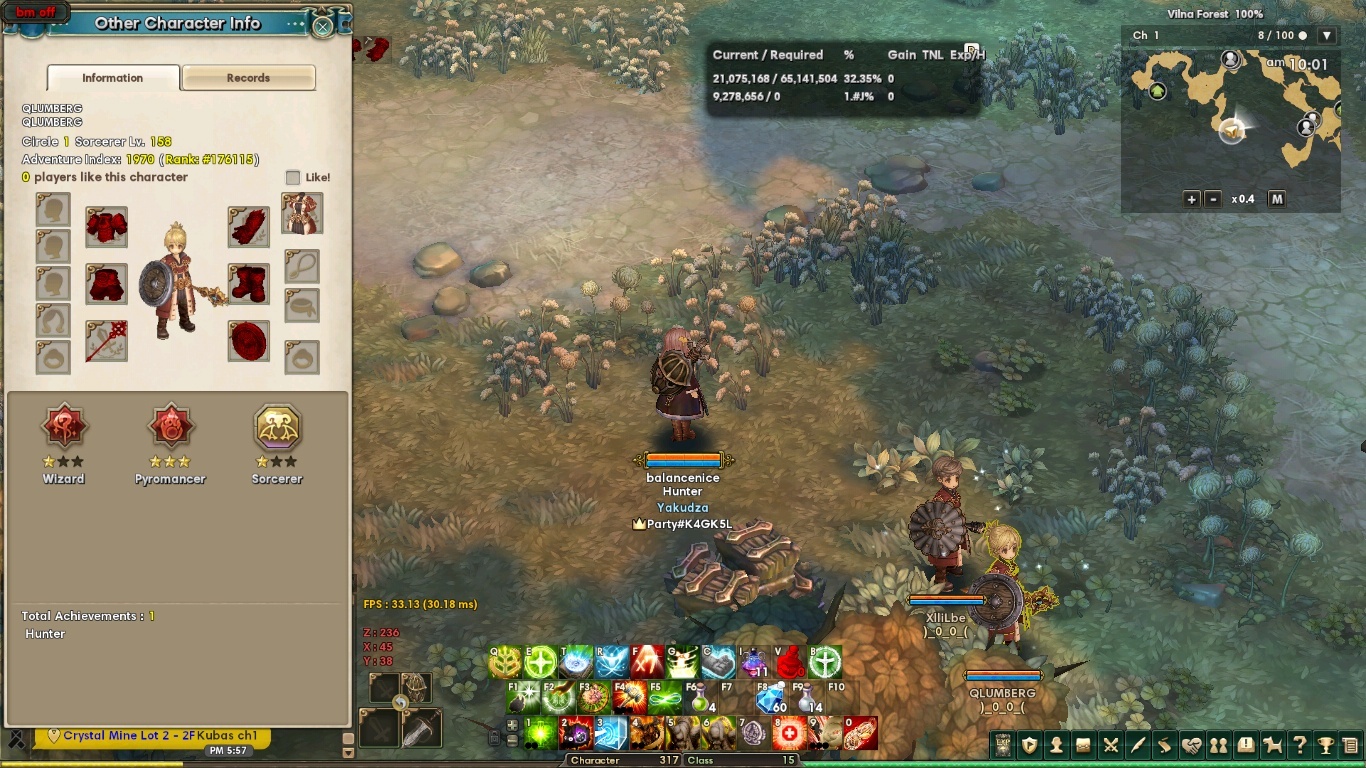
Task: Select the Pyromancer class emblem
Action: (x=170, y=427)
